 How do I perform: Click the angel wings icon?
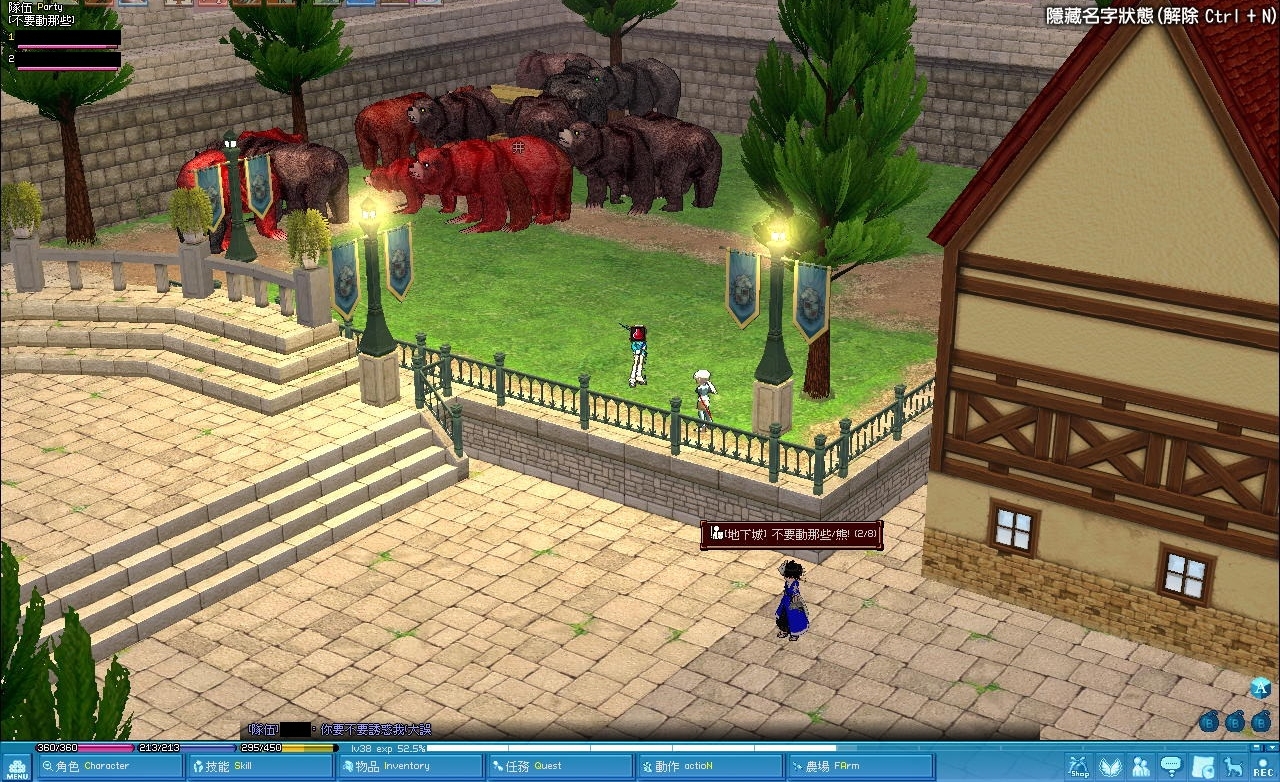[x=1110, y=767]
